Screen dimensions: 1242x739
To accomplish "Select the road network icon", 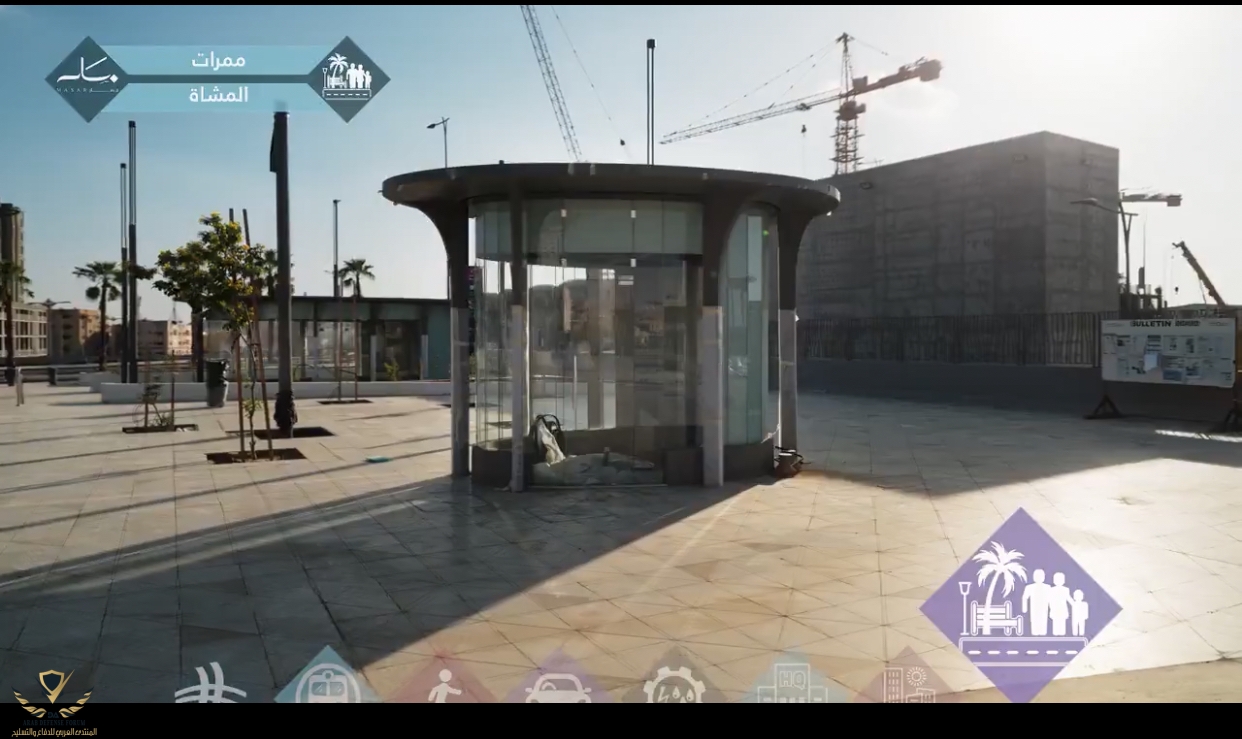I will click(x=209, y=686).
